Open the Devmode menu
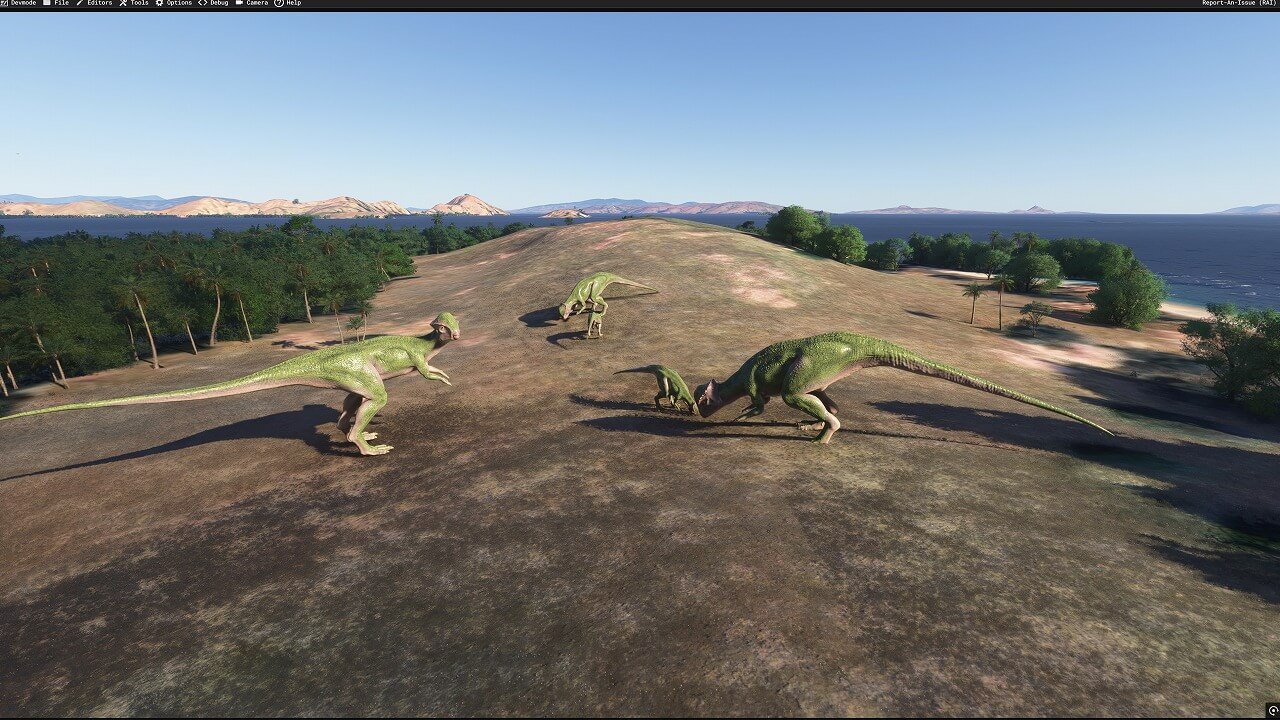 [x=20, y=3]
